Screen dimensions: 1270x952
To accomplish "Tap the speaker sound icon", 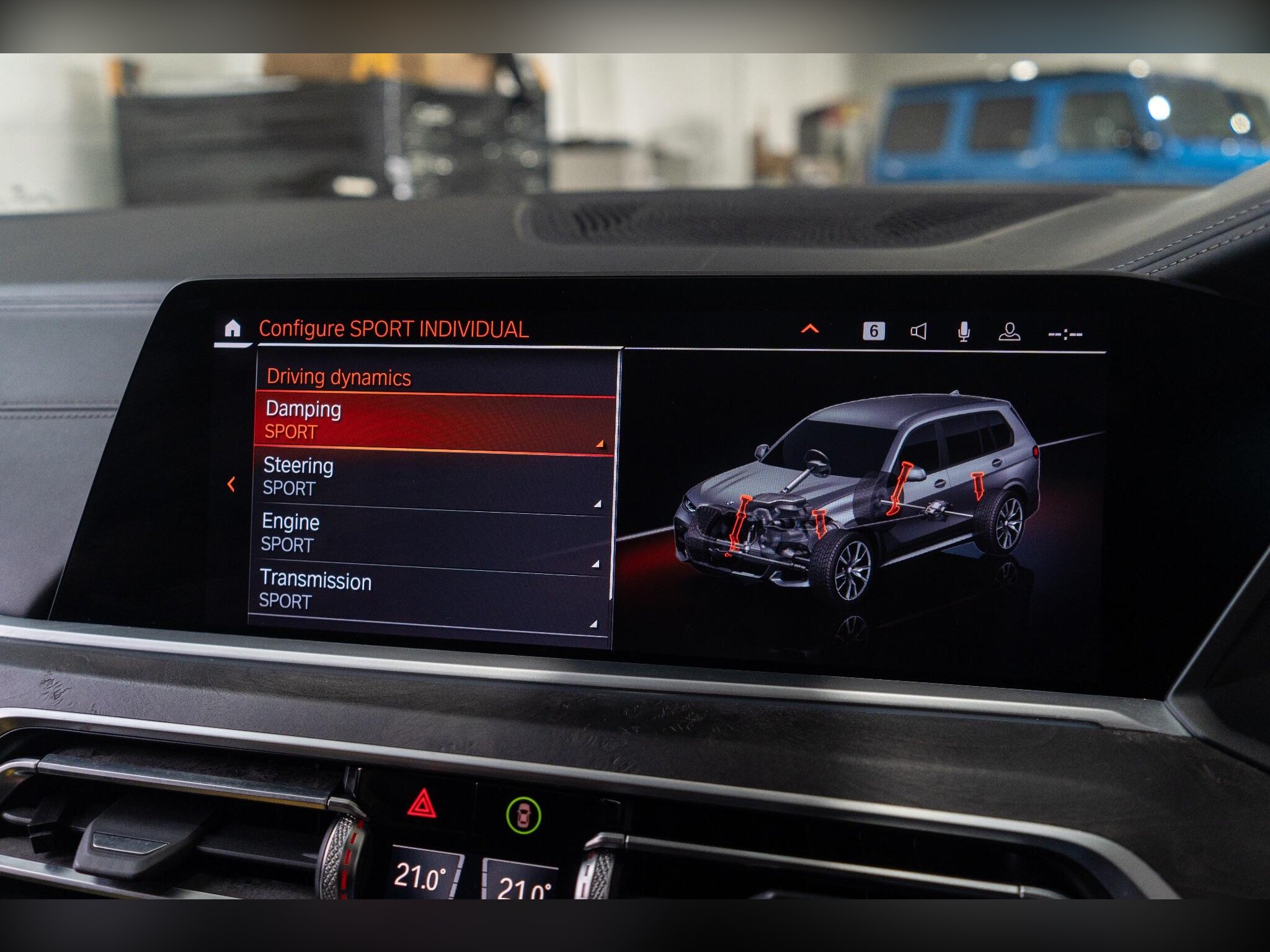I will click(918, 332).
